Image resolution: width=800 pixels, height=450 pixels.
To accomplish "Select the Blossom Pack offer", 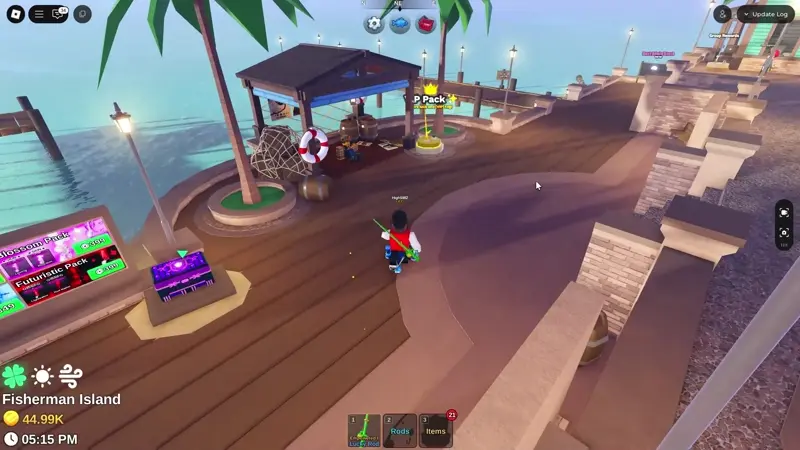I will pos(45,247).
